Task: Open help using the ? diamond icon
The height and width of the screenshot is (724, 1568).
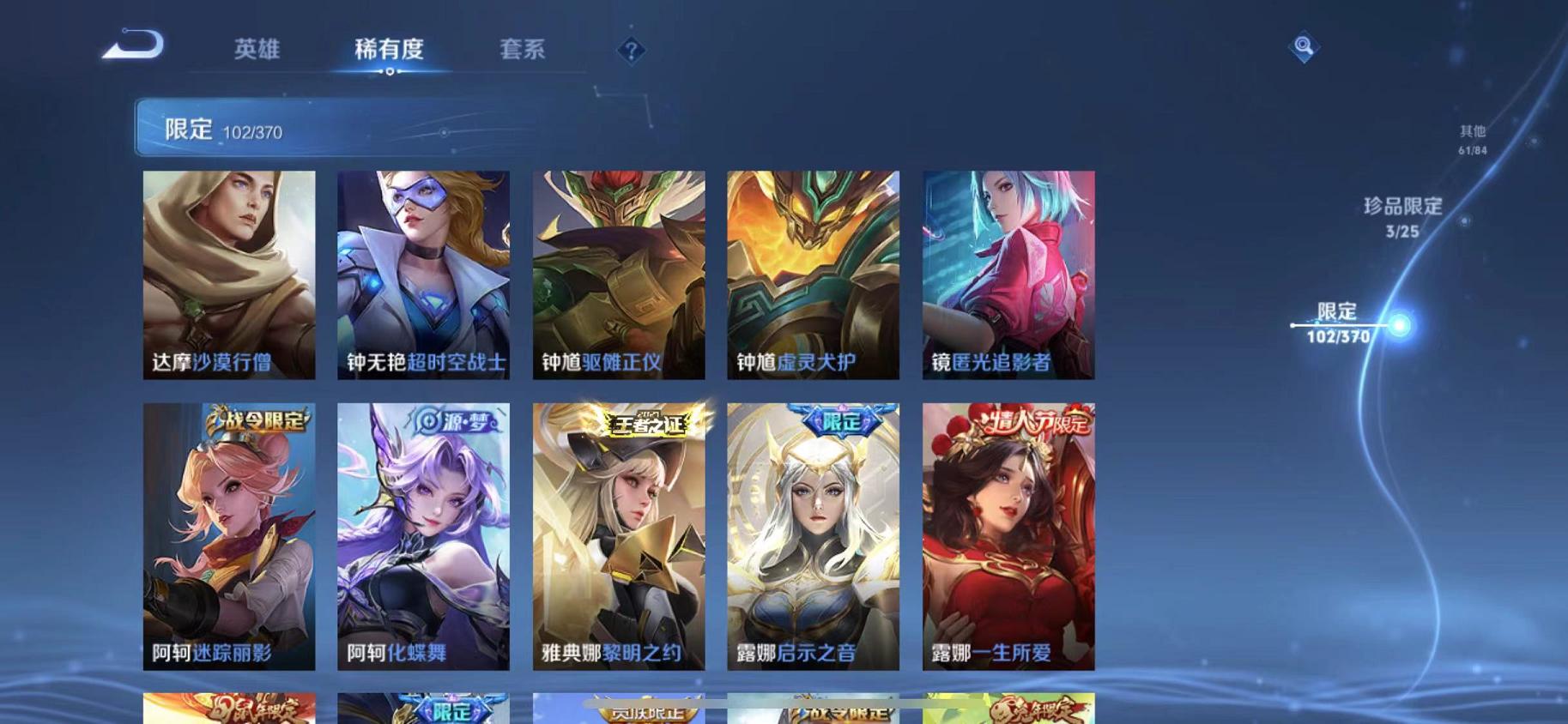Action: 632,51
